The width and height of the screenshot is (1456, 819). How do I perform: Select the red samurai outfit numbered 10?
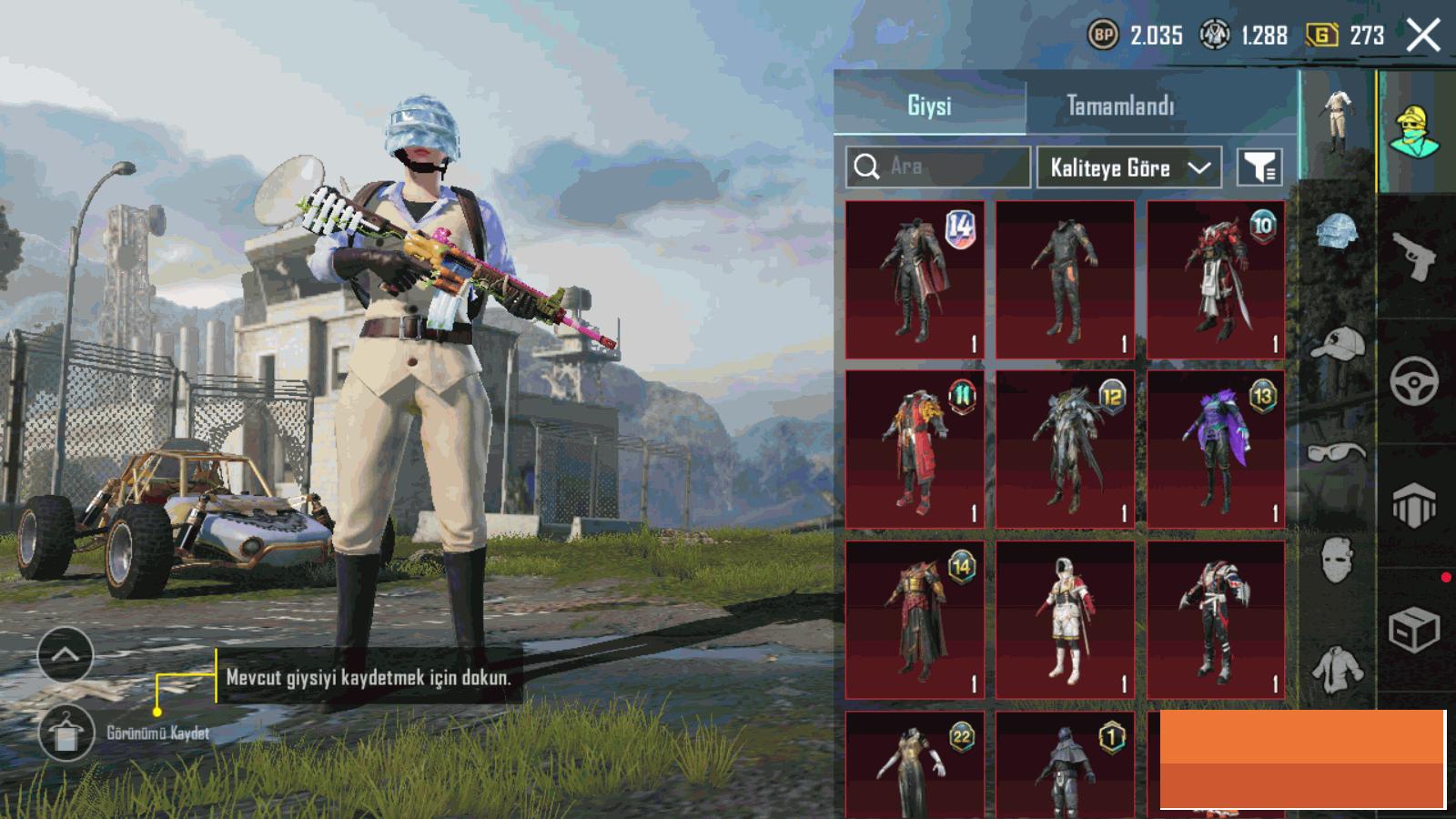(x=1216, y=279)
